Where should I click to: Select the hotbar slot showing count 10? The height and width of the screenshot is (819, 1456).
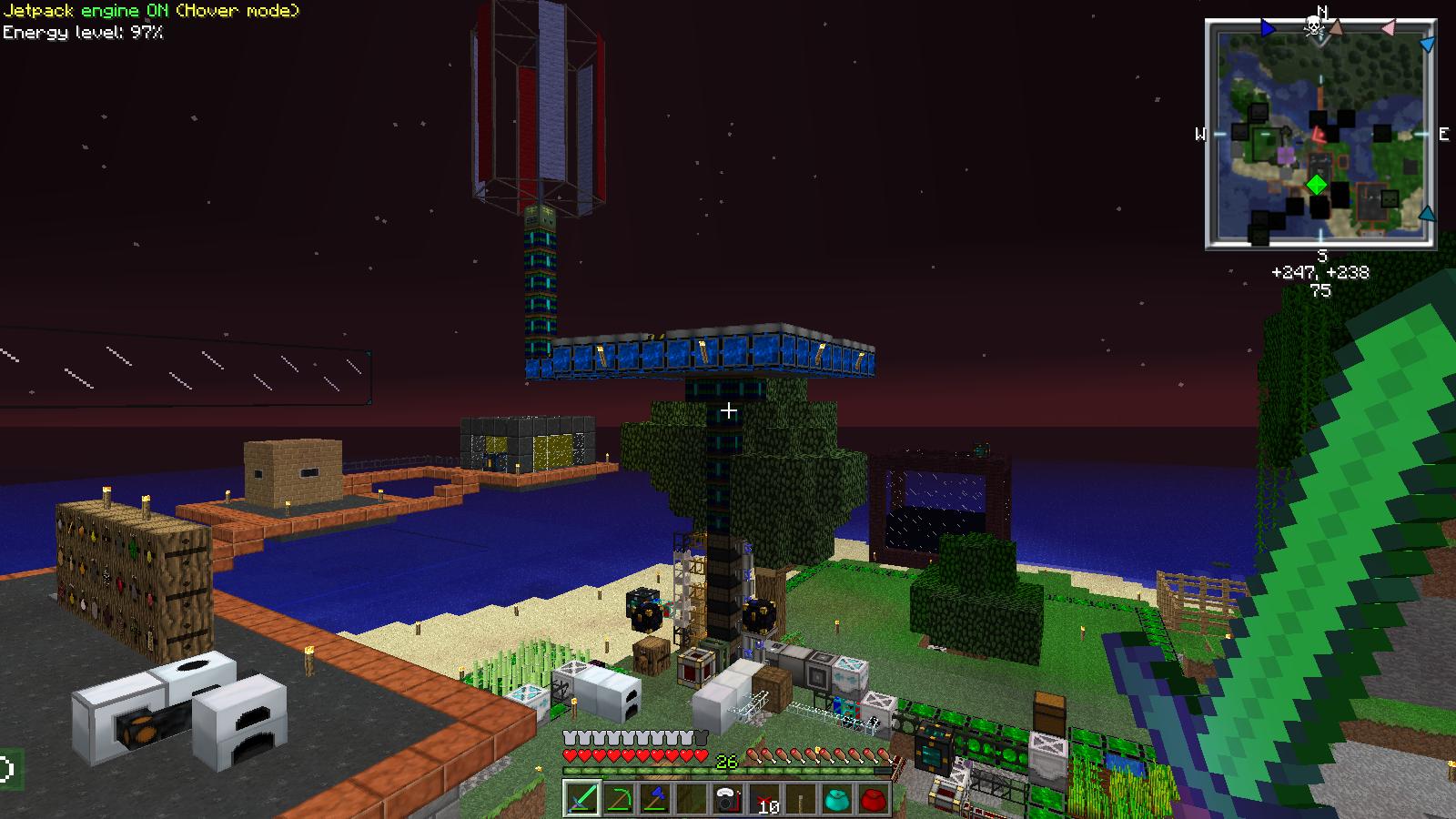tap(765, 799)
